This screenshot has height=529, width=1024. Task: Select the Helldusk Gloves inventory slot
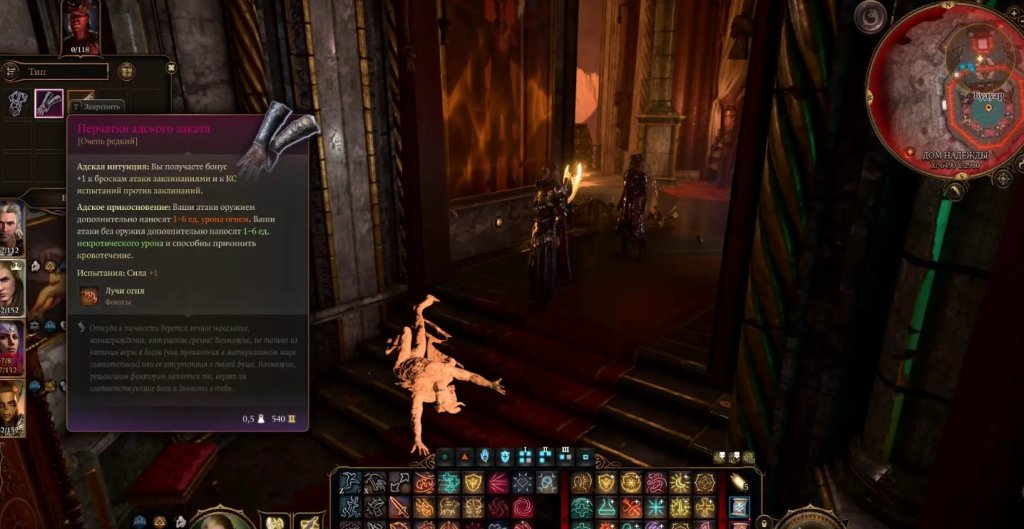[x=49, y=103]
